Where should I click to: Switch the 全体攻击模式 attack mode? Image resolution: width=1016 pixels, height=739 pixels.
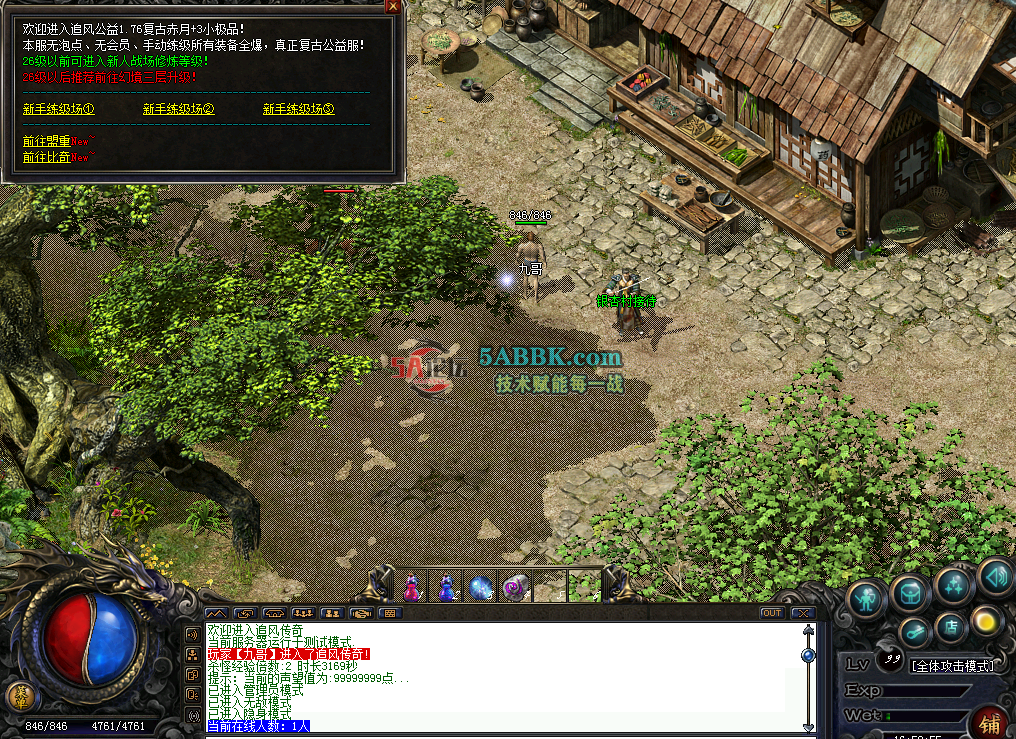(x=952, y=665)
